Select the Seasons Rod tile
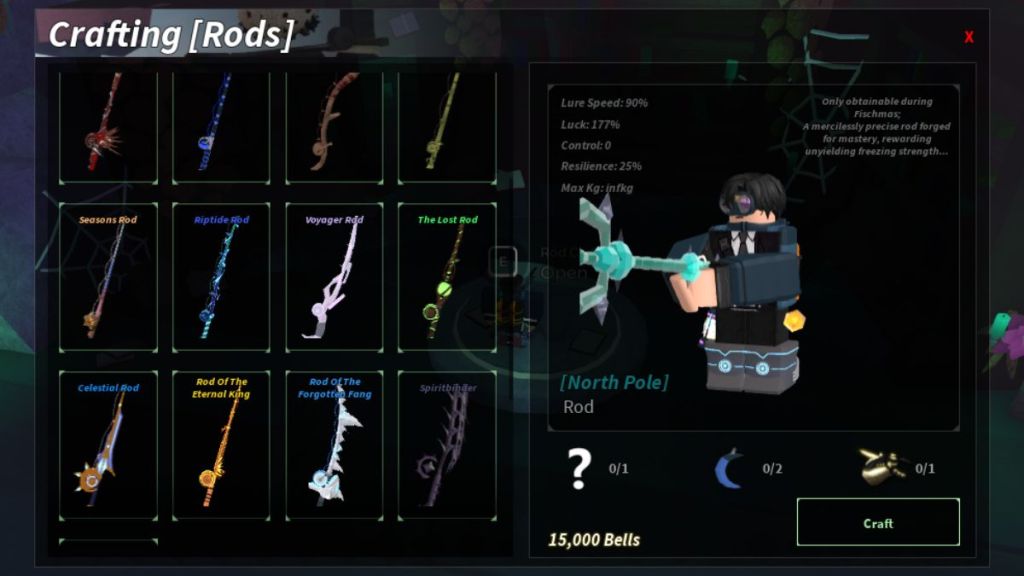The image size is (1024, 576). pos(108,277)
